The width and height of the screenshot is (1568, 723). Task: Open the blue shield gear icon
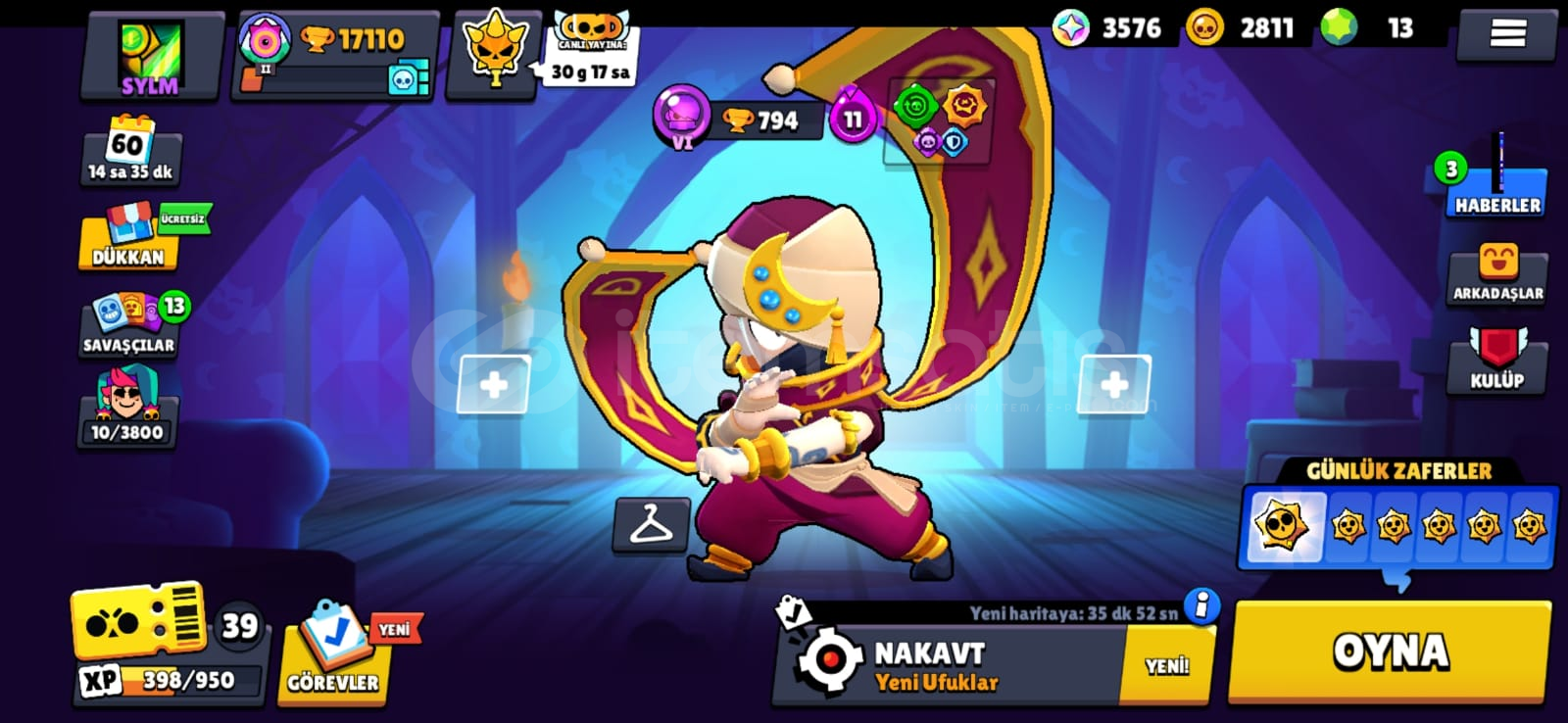point(953,145)
